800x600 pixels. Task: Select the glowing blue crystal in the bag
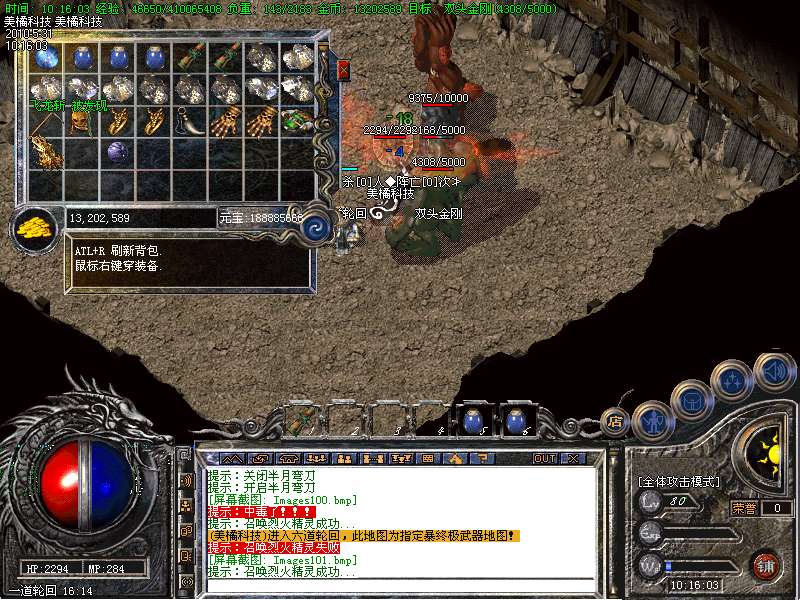tap(46, 58)
